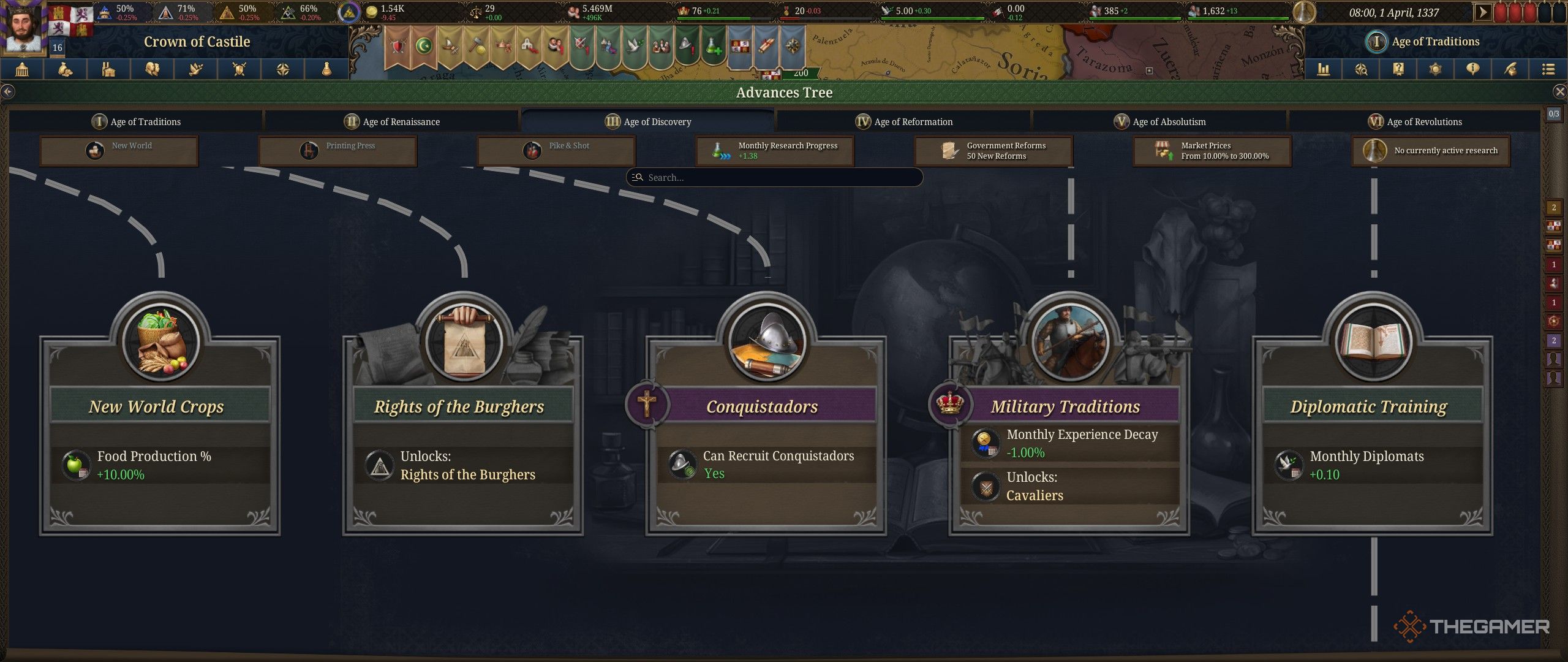Toggle game speed play button
The width and height of the screenshot is (1568, 662).
pos(1482,12)
